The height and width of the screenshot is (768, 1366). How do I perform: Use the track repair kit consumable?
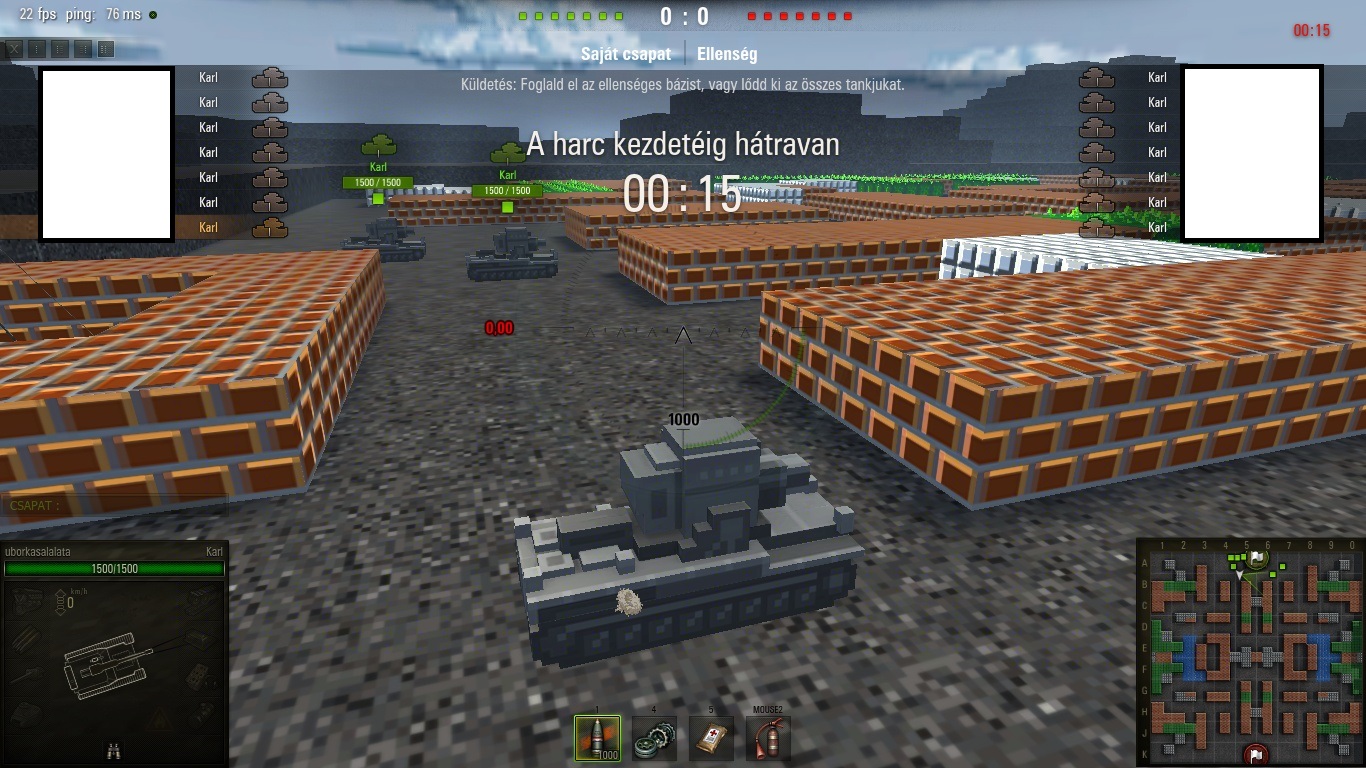coord(654,738)
